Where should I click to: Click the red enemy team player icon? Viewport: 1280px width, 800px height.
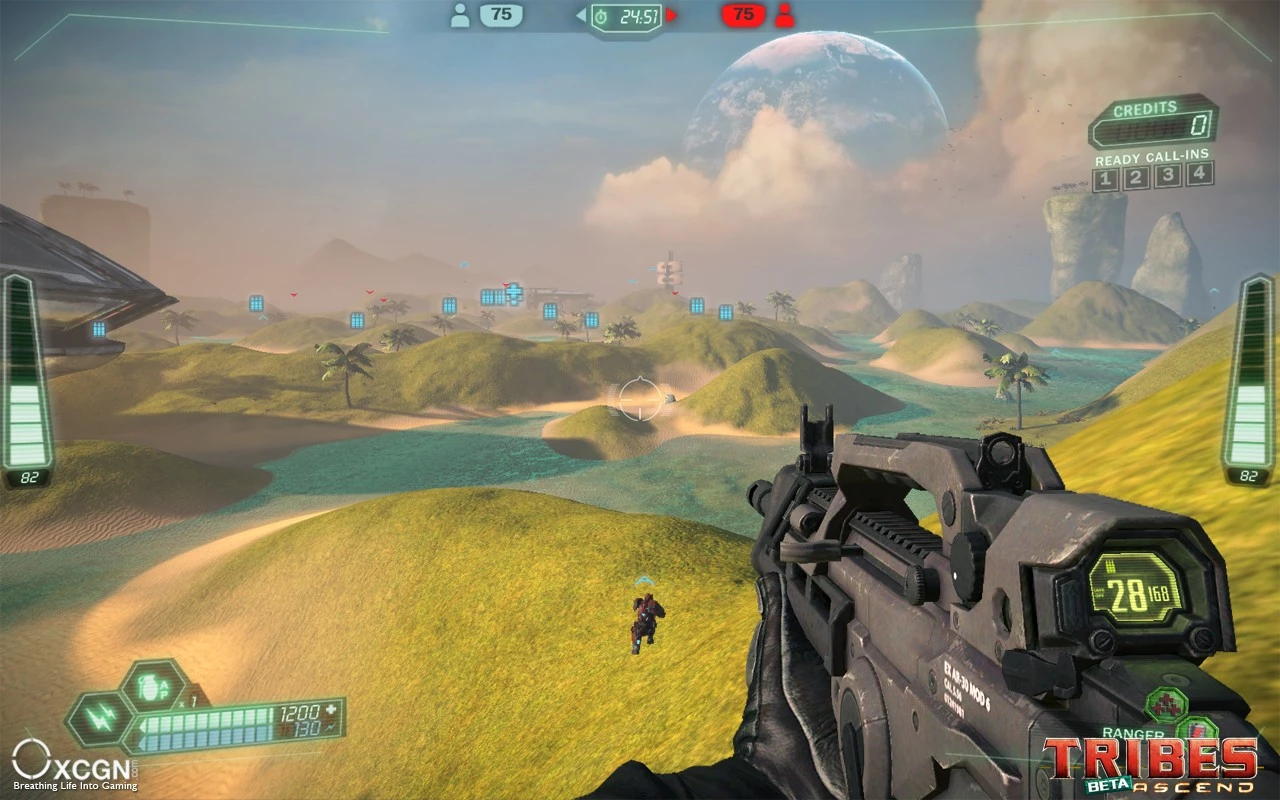point(784,15)
